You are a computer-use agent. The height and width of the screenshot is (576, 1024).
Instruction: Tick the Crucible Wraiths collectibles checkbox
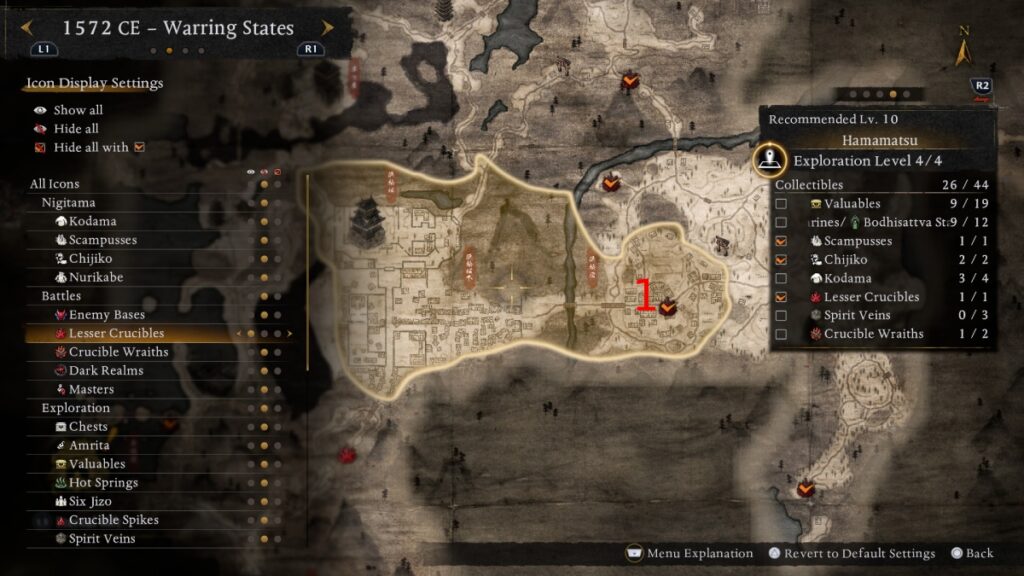(781, 334)
